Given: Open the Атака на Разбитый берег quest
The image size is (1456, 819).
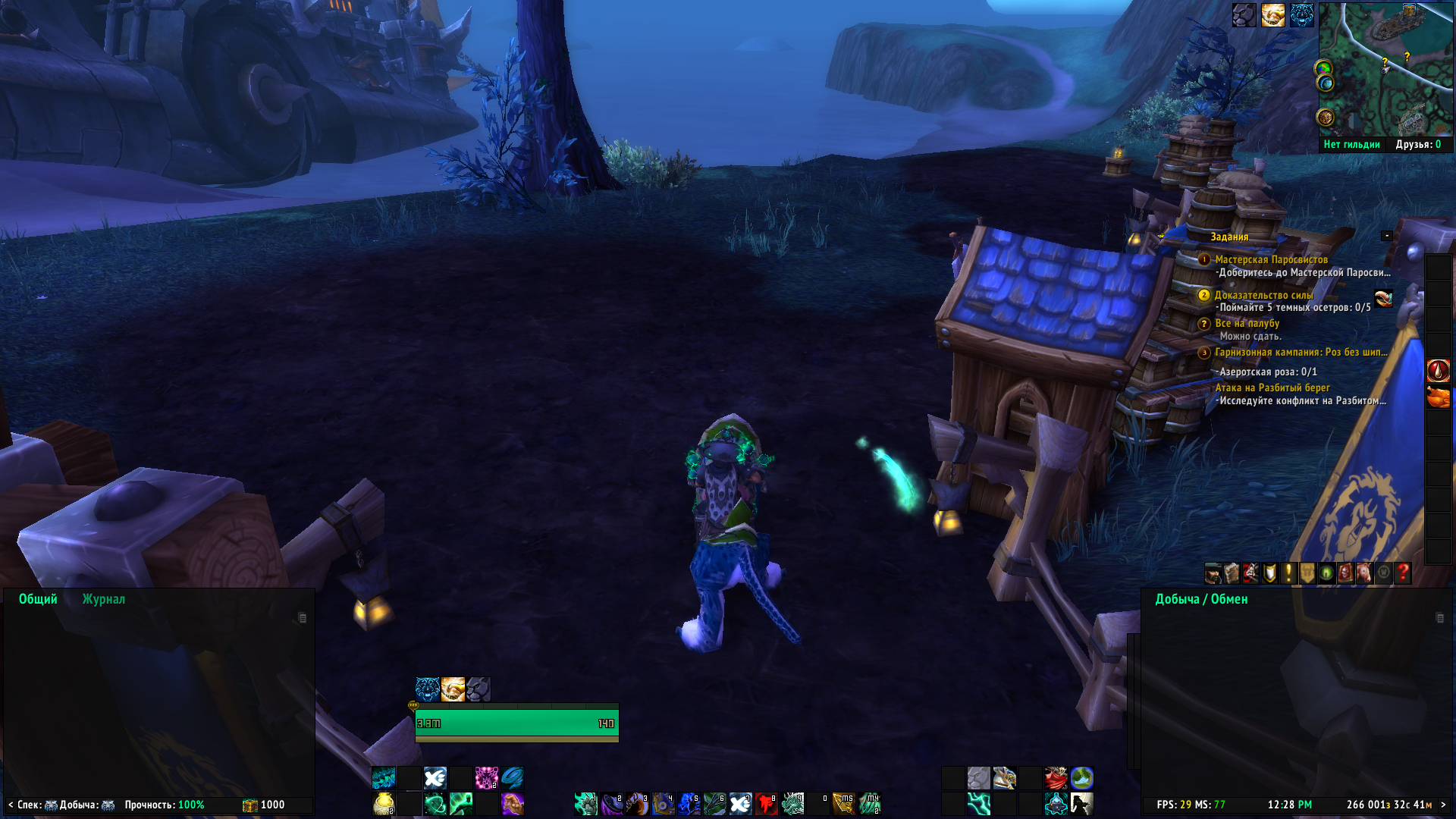Looking at the screenshot, I should (1272, 388).
